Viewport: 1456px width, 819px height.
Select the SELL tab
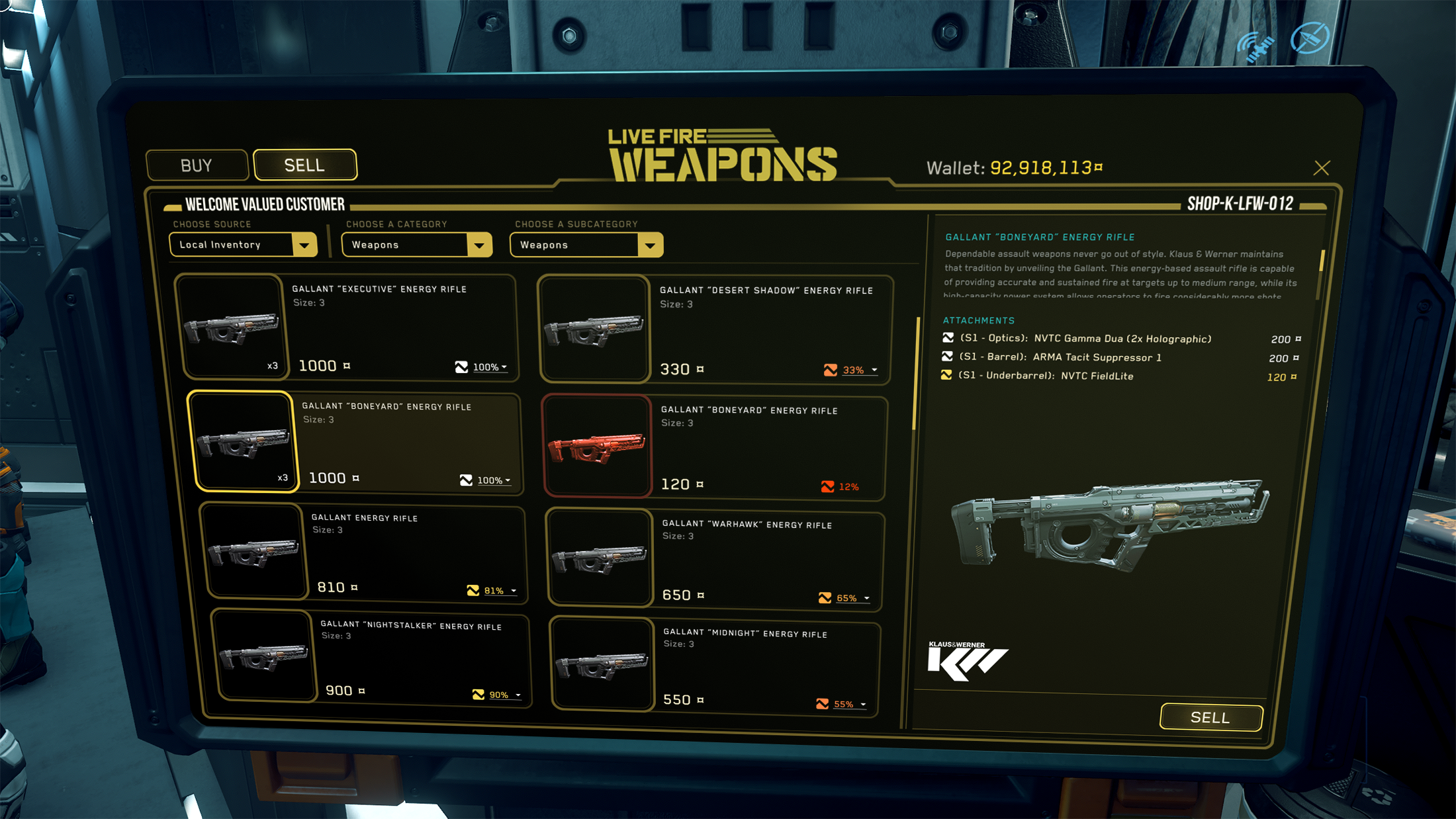pyautogui.click(x=304, y=165)
